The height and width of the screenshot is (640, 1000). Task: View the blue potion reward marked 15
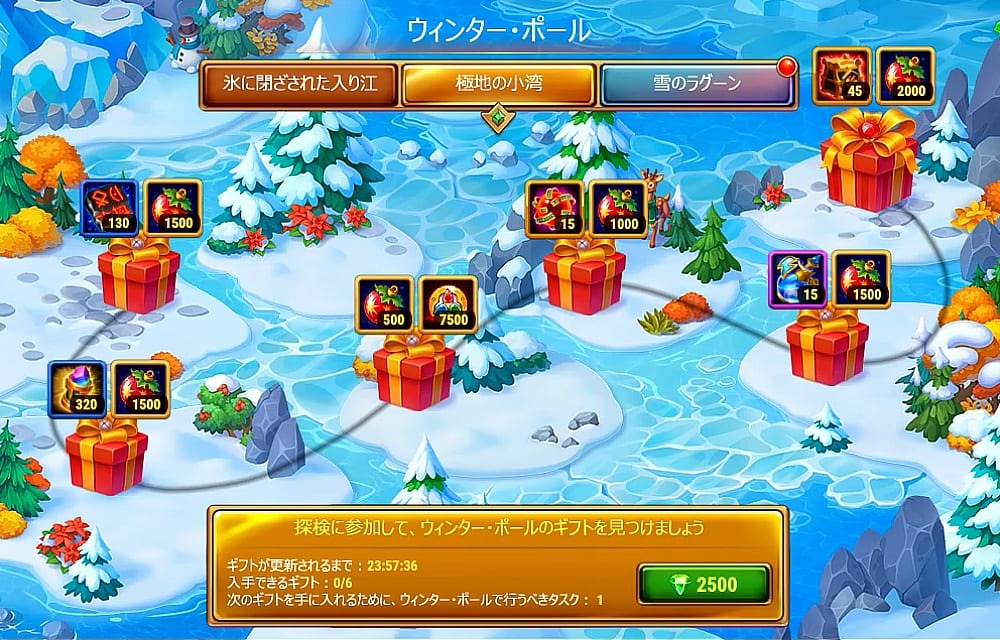797,279
